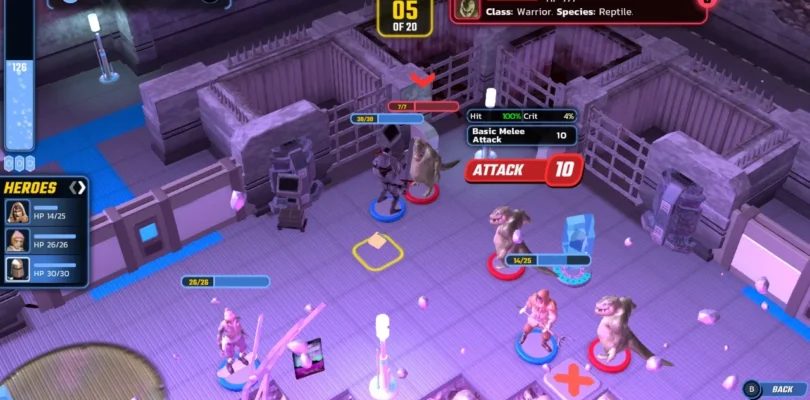Confirm the red ATTACK button

point(523,169)
